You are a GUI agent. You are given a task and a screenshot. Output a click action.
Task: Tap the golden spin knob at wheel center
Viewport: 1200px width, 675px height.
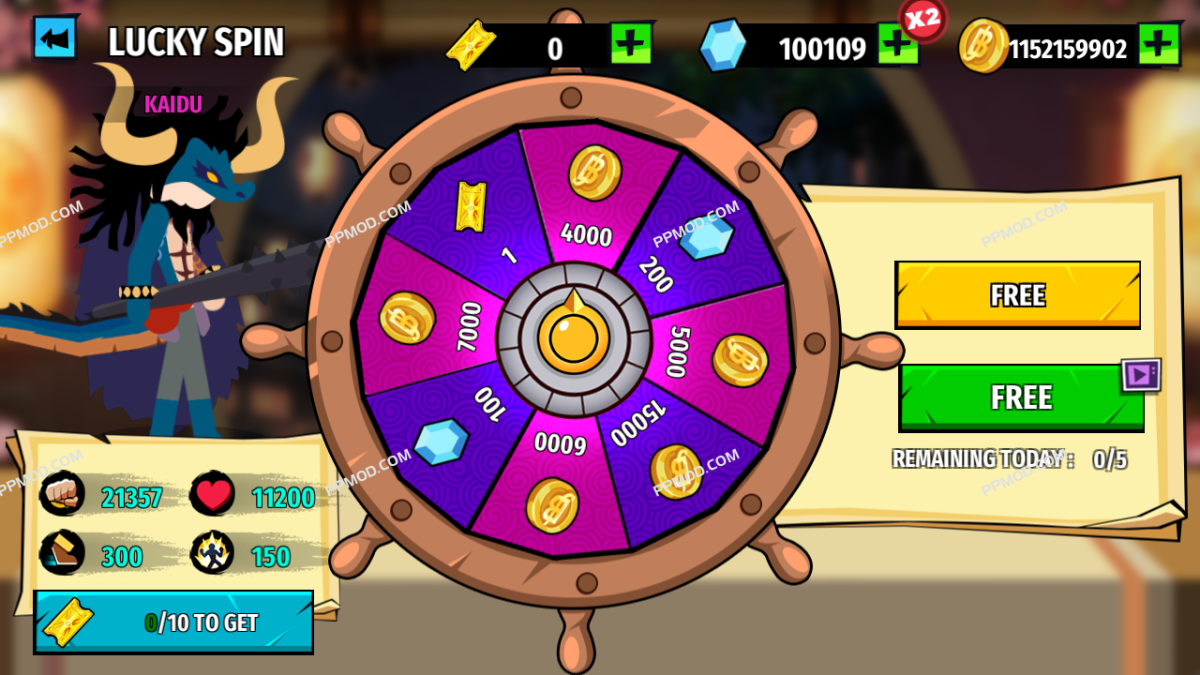[x=573, y=338]
